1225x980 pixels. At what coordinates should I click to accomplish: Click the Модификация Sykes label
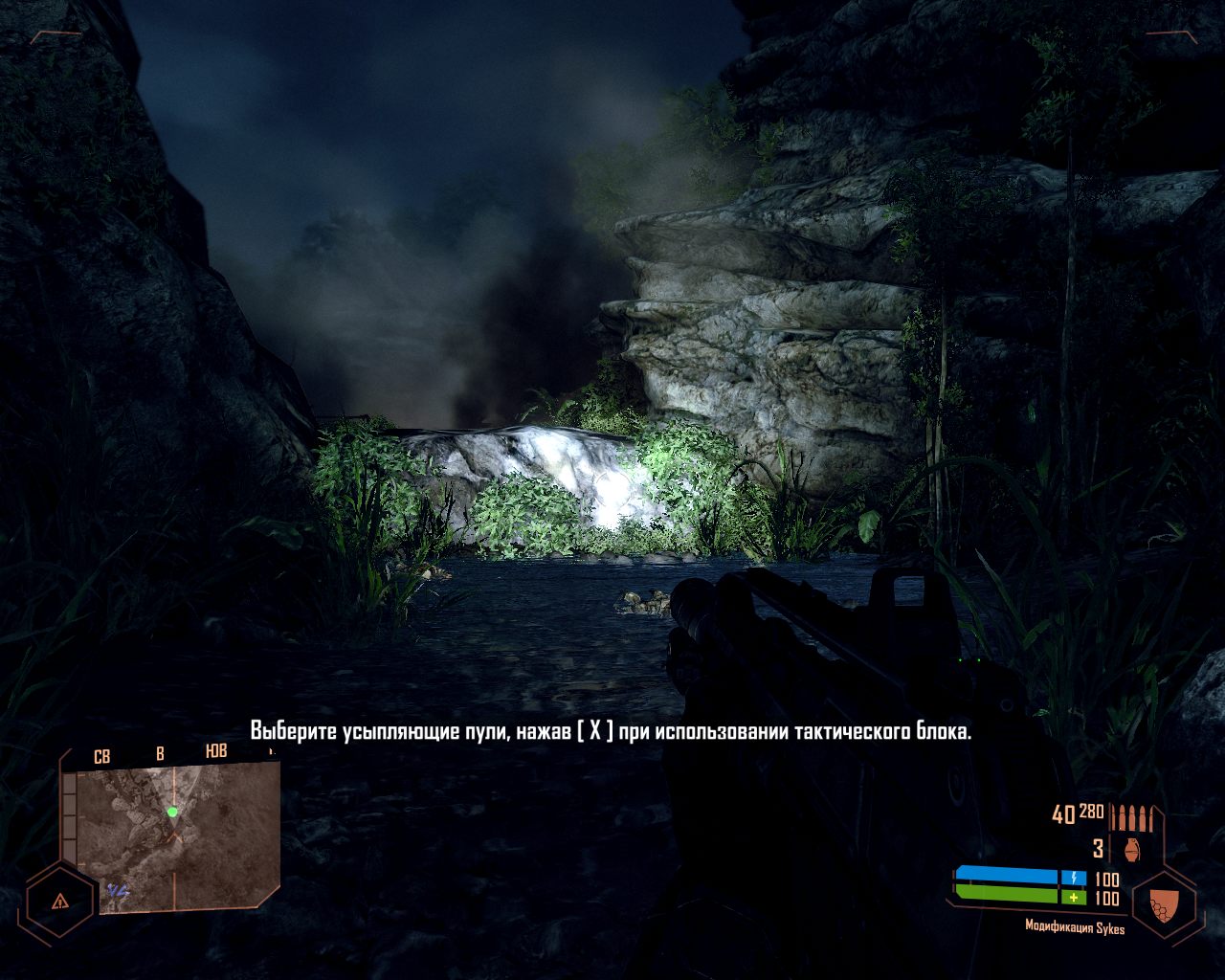click(1075, 925)
